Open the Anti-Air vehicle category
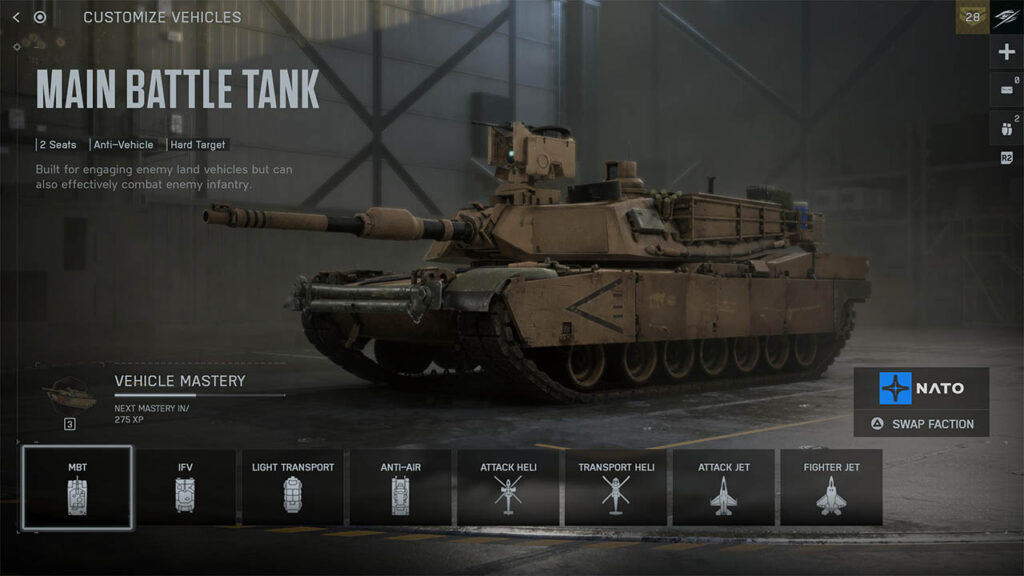The width and height of the screenshot is (1024, 576). [400, 487]
